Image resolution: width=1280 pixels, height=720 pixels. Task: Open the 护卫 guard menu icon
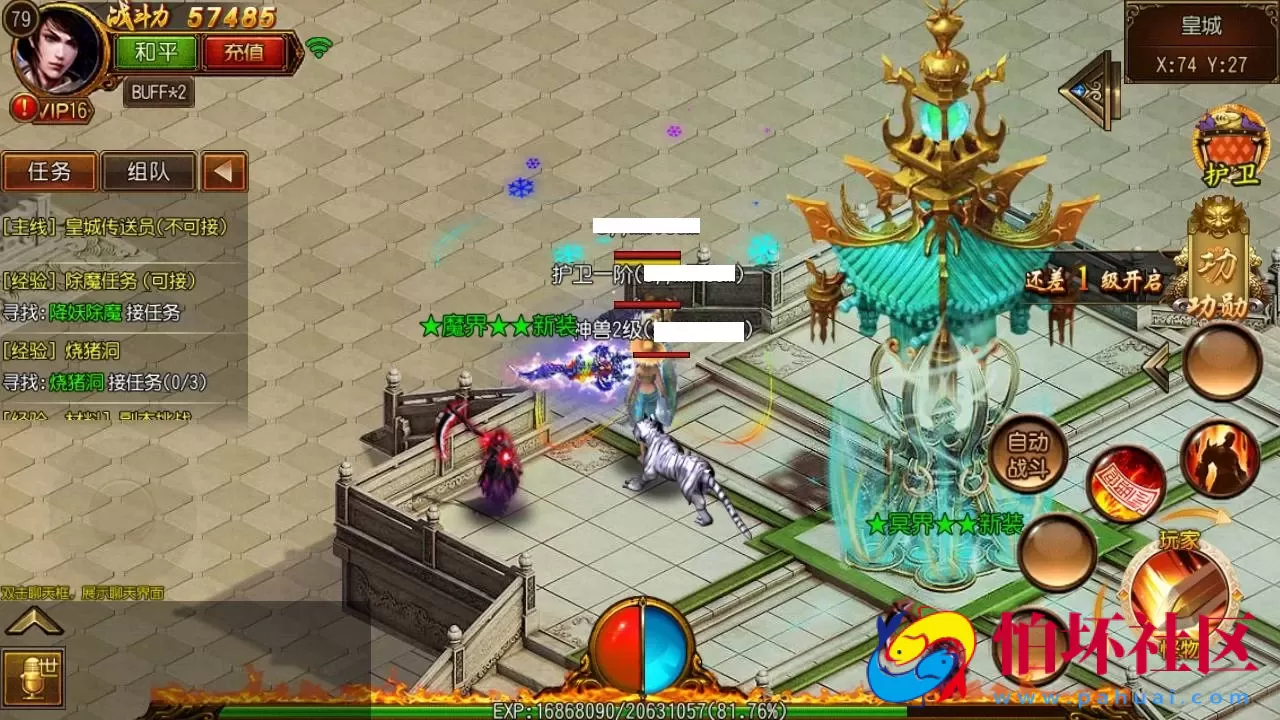[1229, 147]
